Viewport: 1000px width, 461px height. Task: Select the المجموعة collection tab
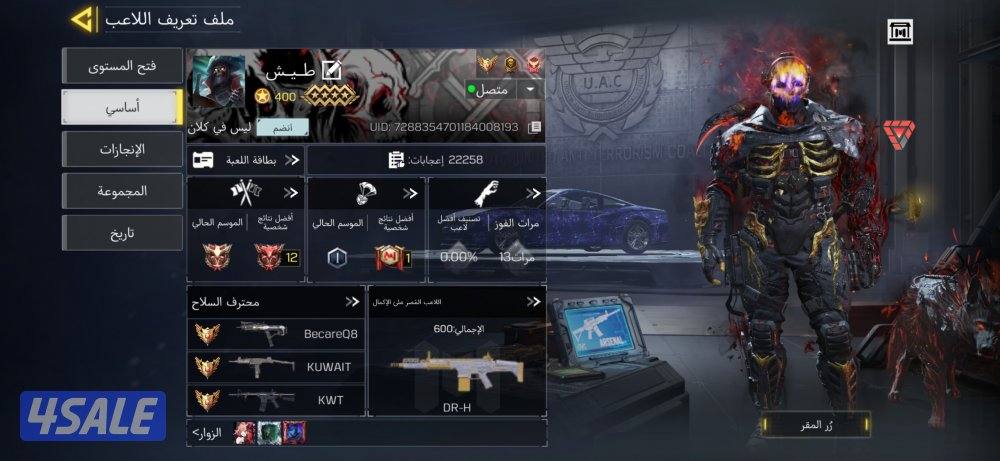[x=122, y=191]
